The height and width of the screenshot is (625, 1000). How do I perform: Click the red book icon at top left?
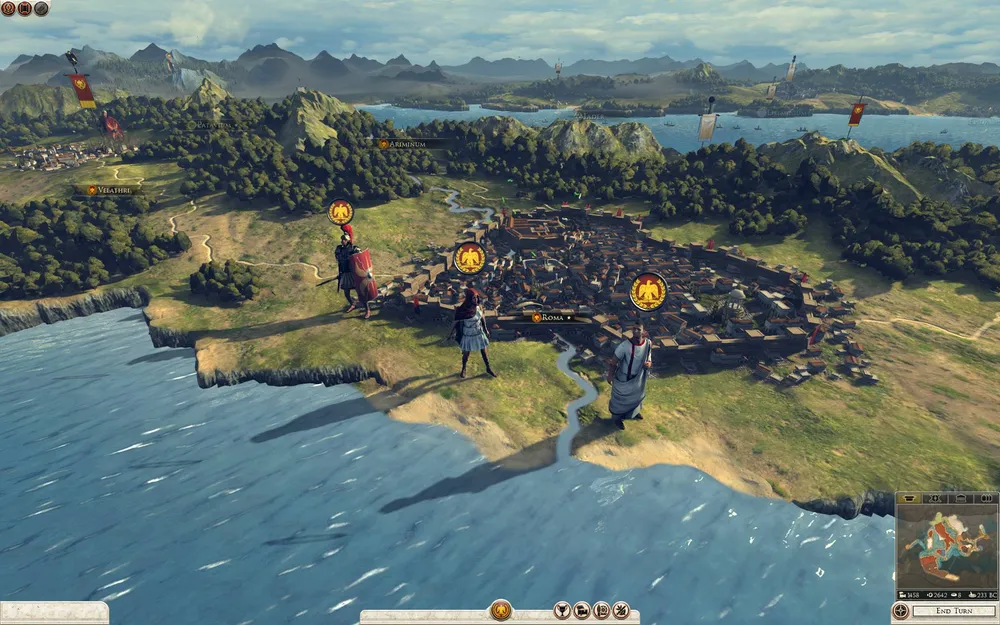coord(24,8)
